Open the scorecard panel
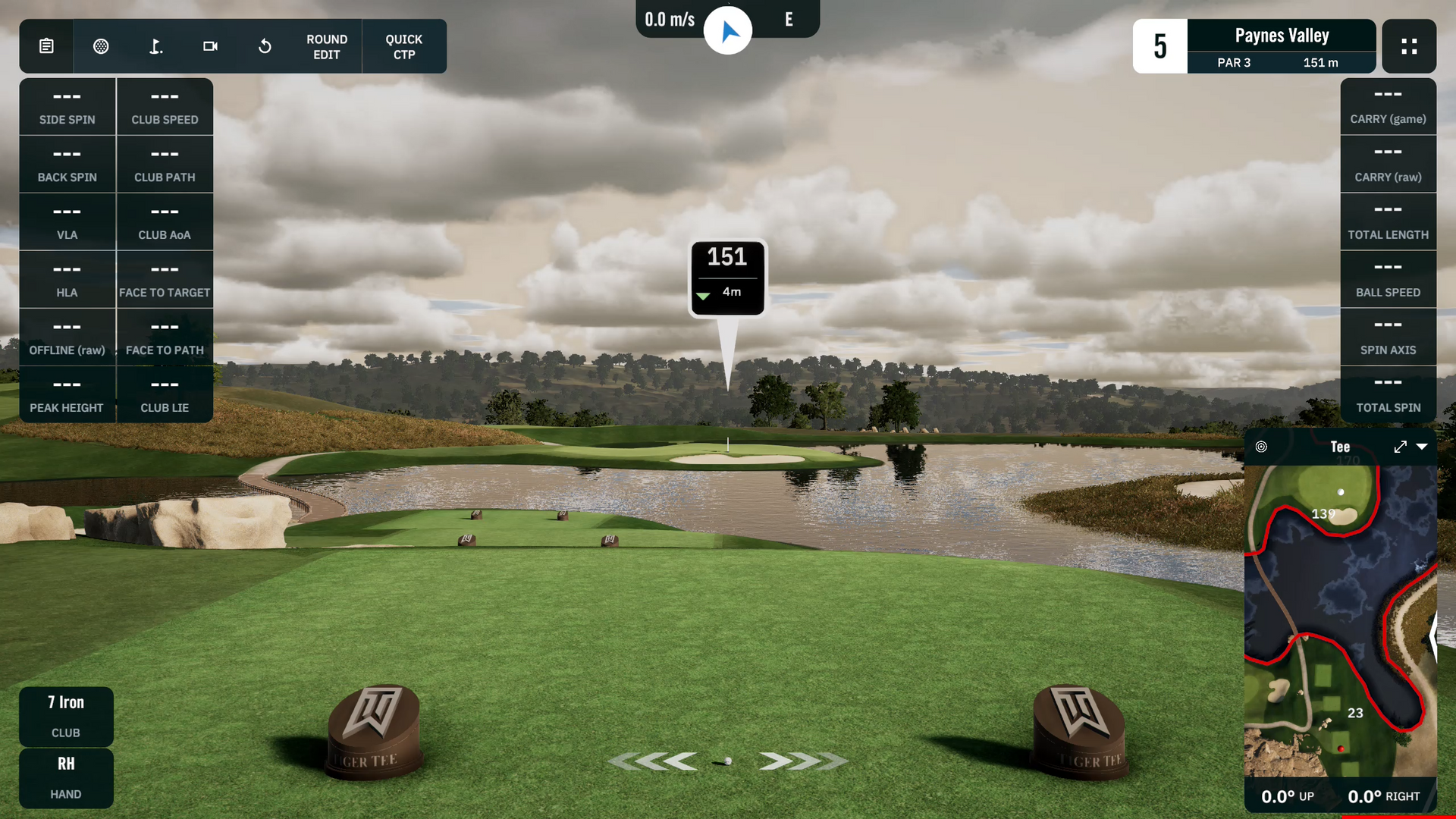 point(46,46)
